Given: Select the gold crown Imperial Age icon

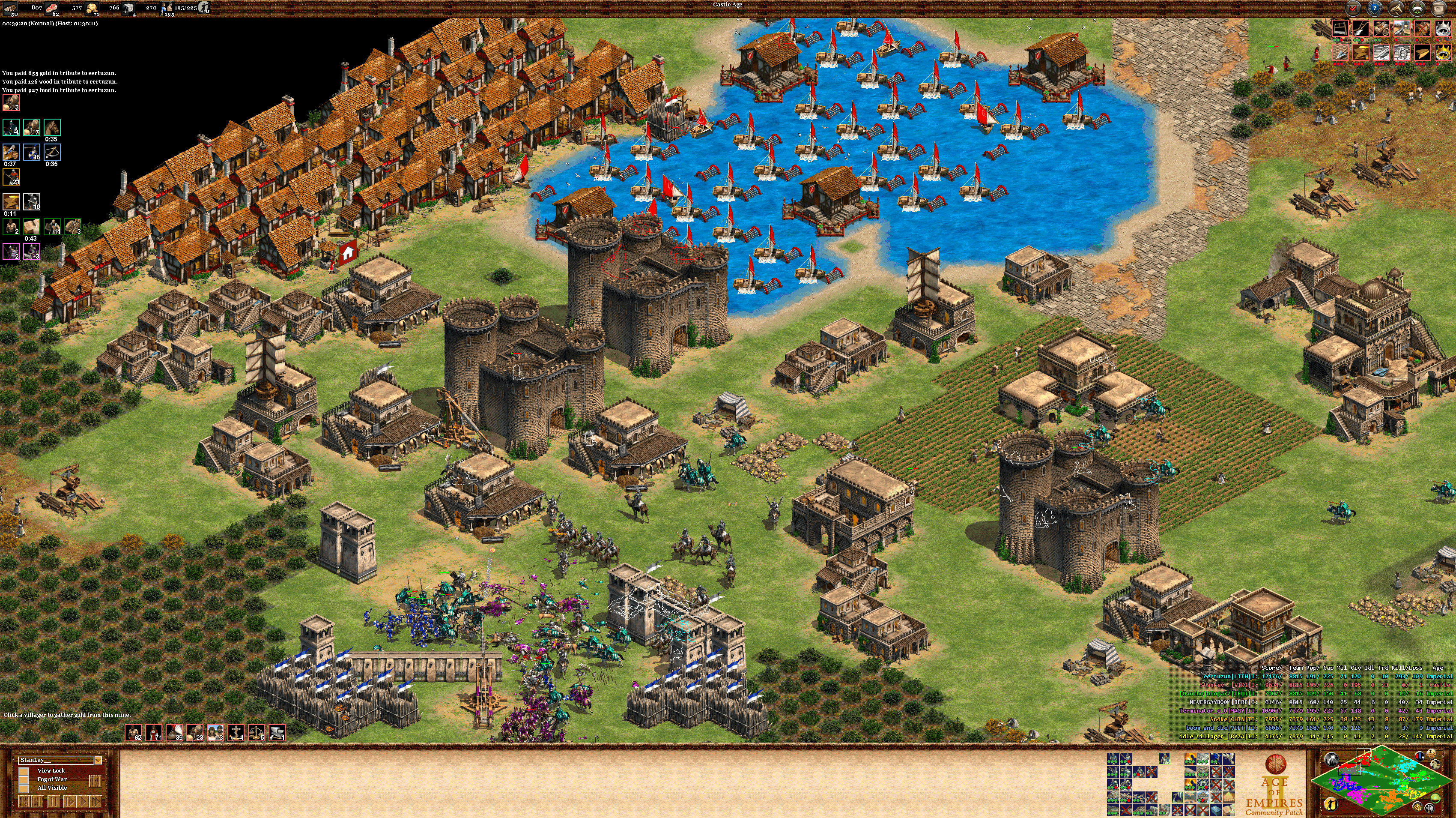Looking at the screenshot, I should click(x=1443, y=53).
